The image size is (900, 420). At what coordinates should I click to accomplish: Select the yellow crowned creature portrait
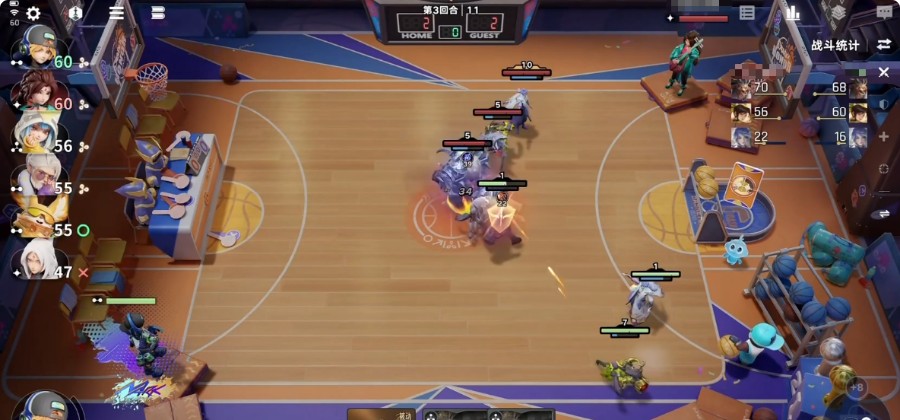35,221
